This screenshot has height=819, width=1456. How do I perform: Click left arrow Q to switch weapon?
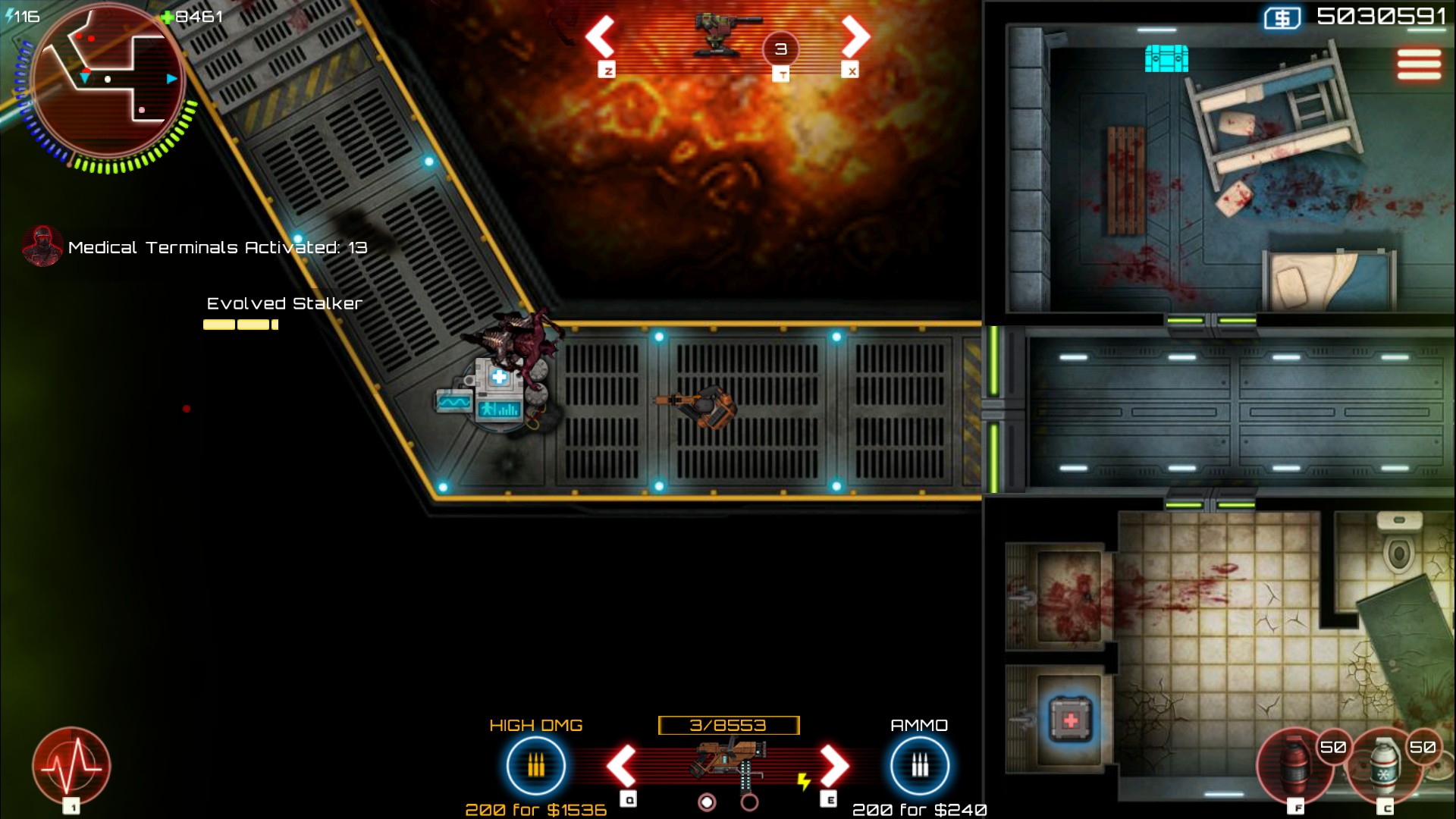(622, 767)
